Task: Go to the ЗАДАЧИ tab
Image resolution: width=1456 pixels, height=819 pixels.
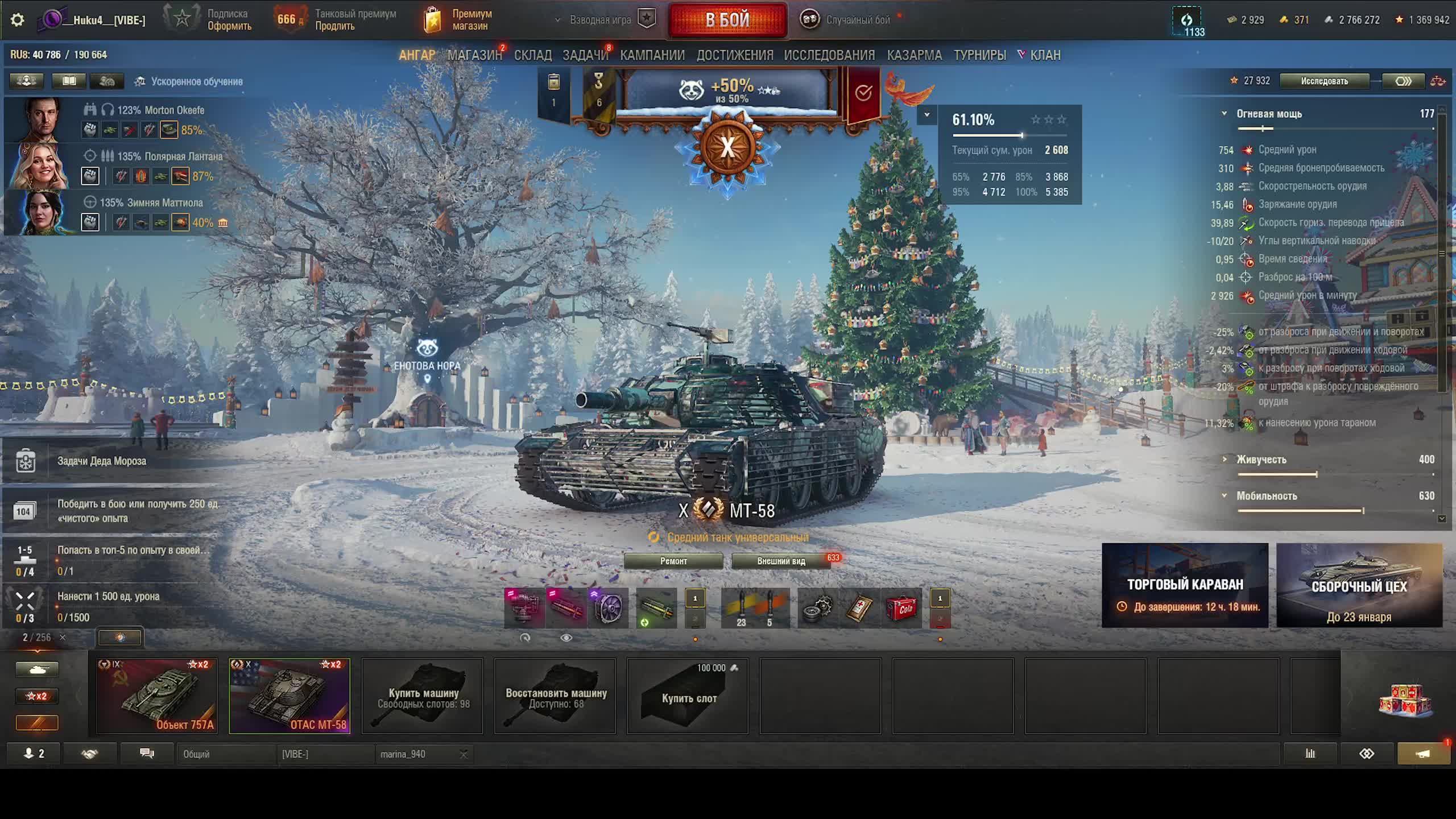Action: (x=585, y=55)
